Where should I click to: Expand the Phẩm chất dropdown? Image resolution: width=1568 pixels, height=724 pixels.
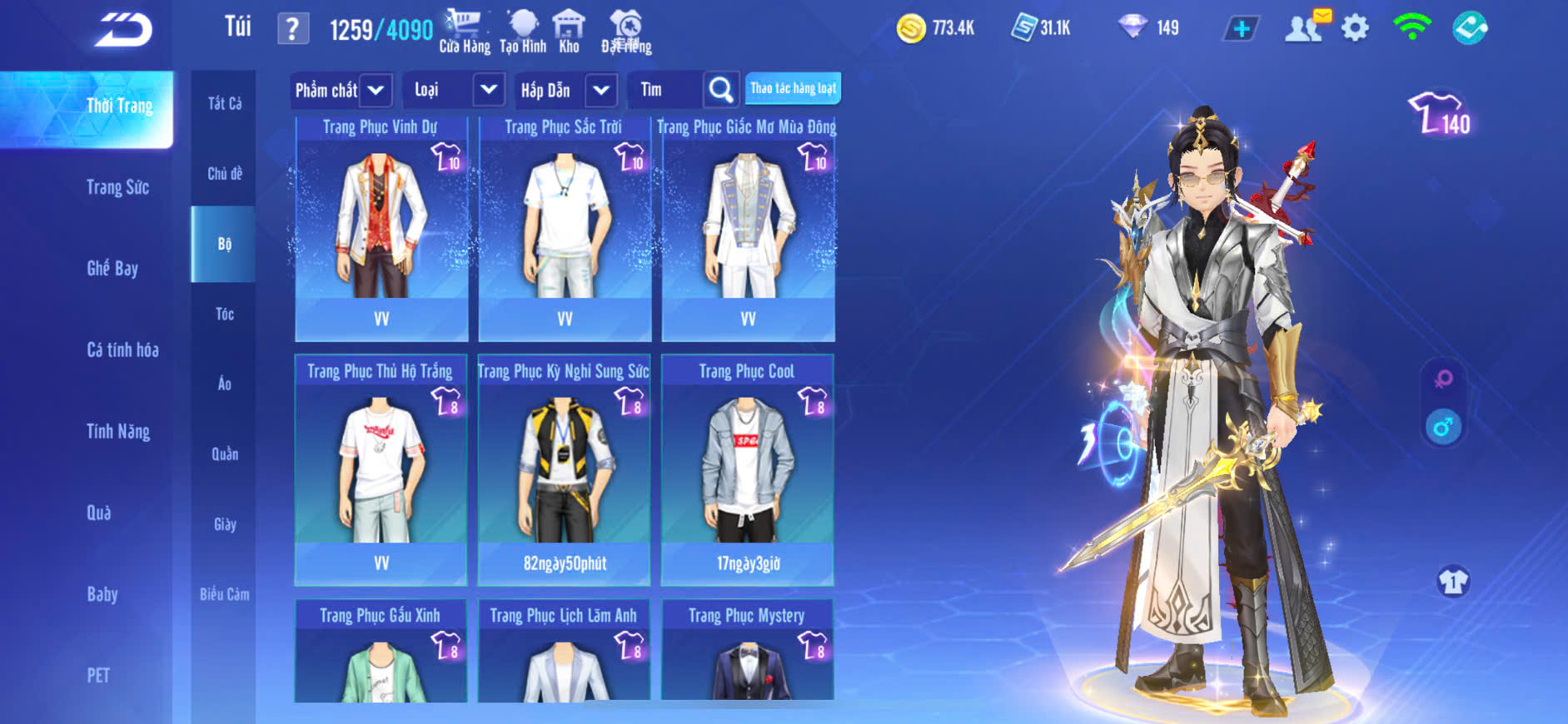coord(376,90)
